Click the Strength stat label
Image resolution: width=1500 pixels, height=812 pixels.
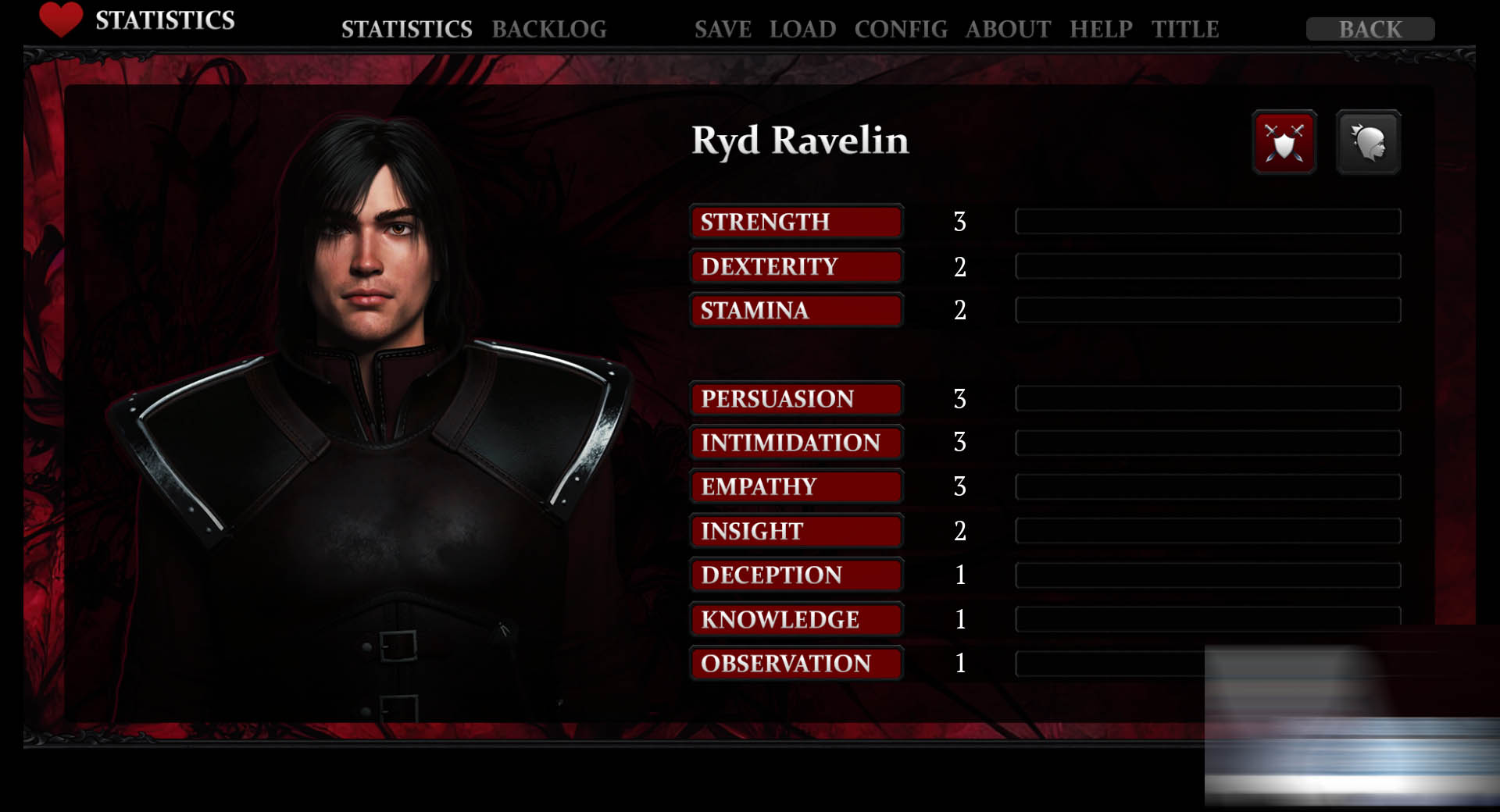pos(796,222)
